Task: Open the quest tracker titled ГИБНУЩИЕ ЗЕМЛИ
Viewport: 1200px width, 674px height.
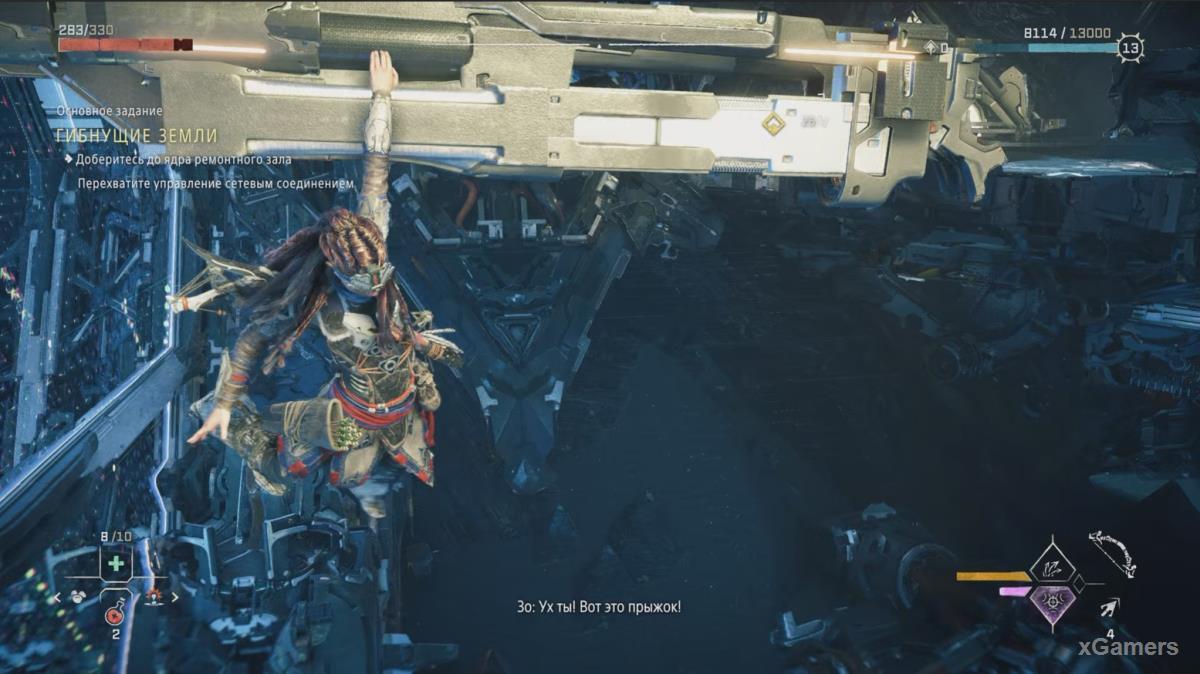Action: pyautogui.click(x=138, y=136)
